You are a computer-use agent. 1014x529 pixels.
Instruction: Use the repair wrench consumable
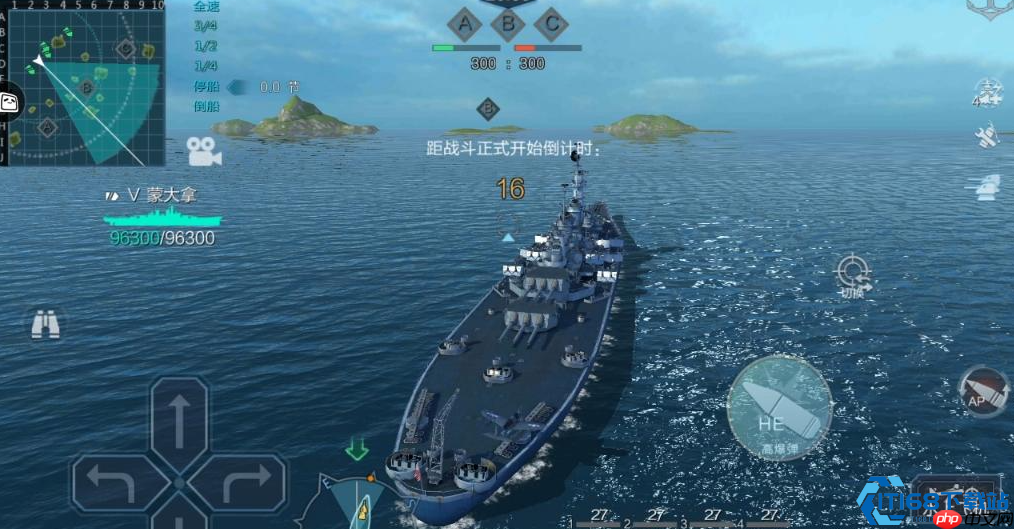[987, 135]
